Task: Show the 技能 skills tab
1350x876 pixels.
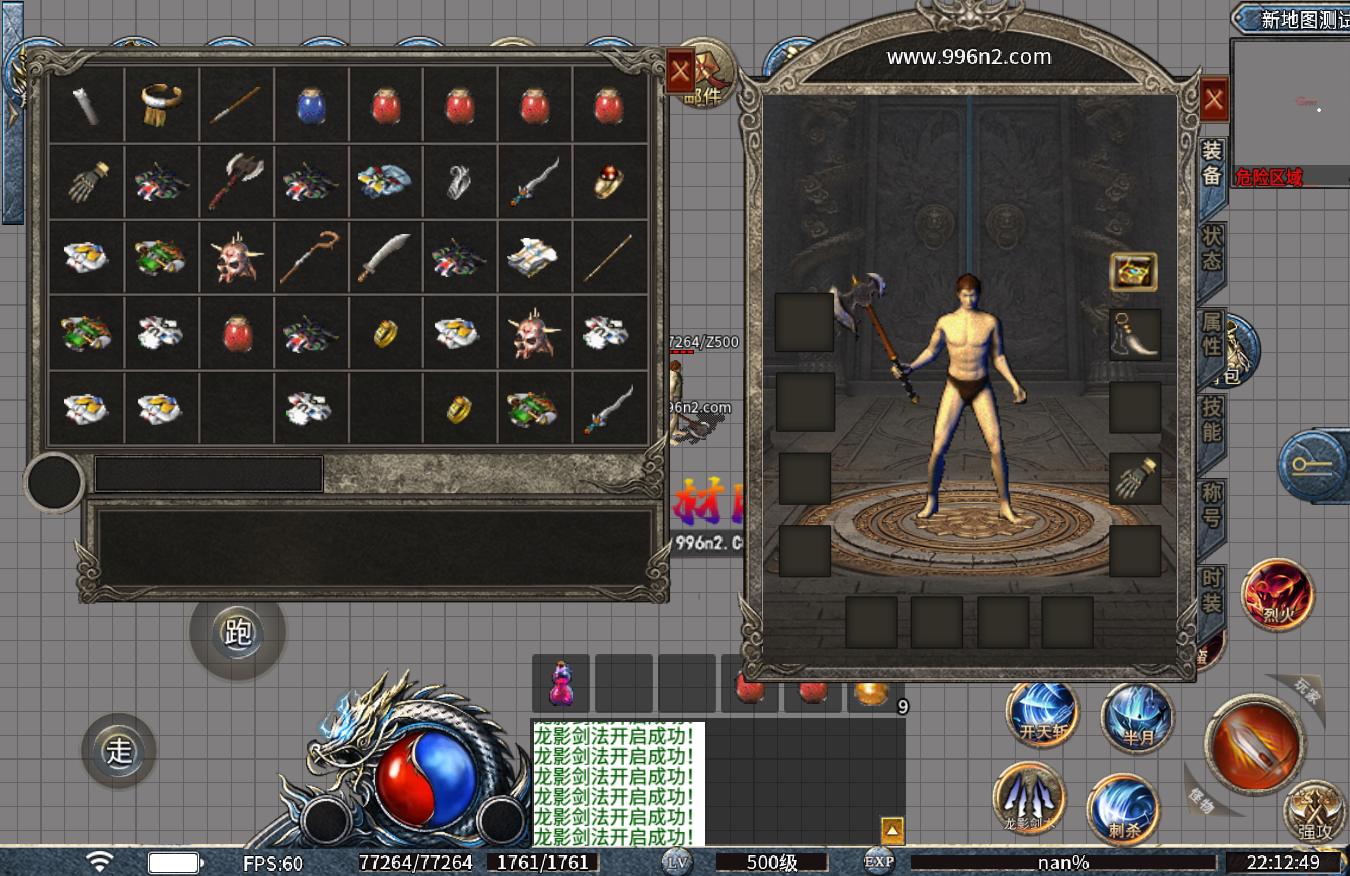Action: coord(1212,420)
